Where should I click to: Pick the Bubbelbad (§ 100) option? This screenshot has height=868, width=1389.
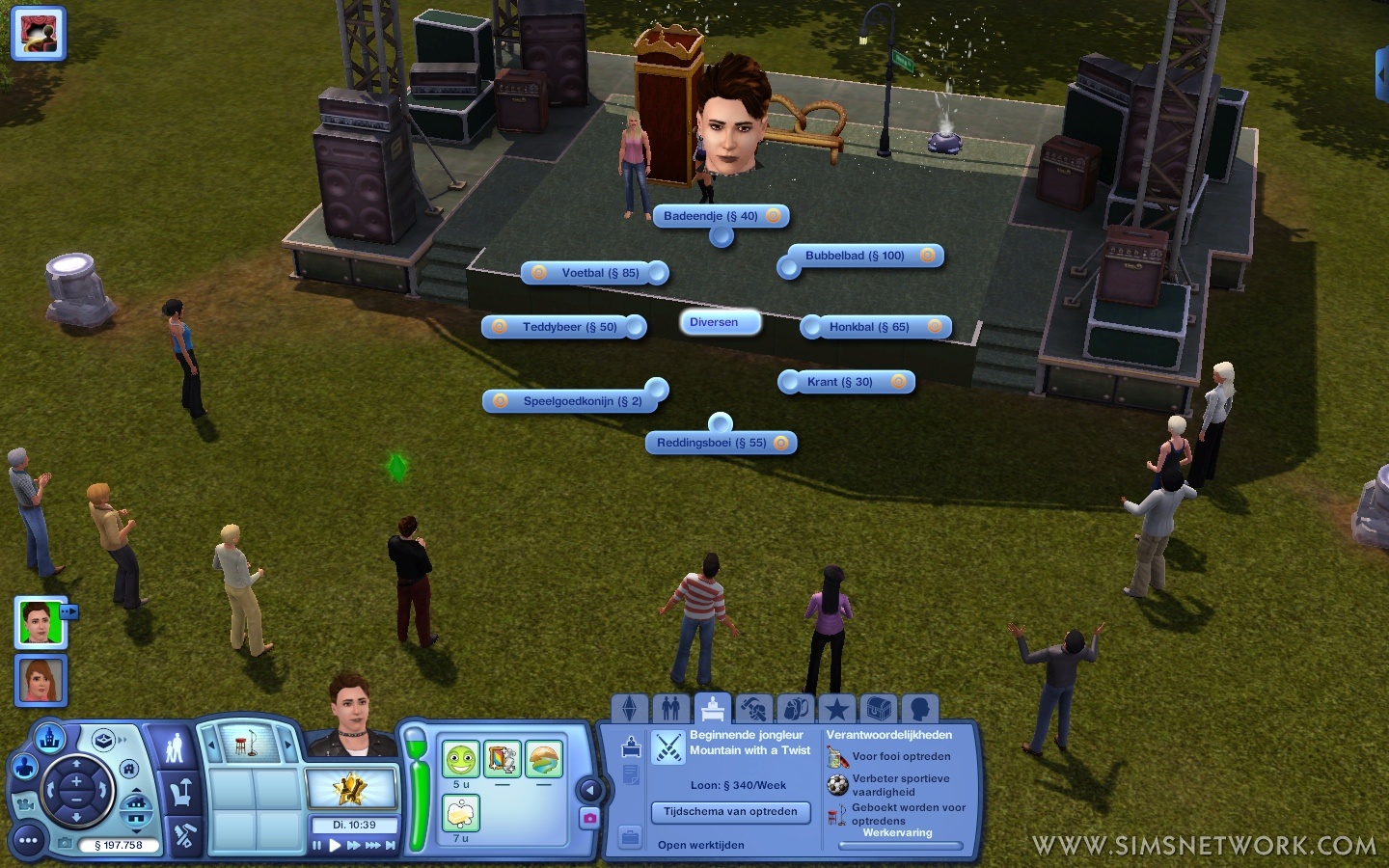pyautogui.click(x=856, y=256)
